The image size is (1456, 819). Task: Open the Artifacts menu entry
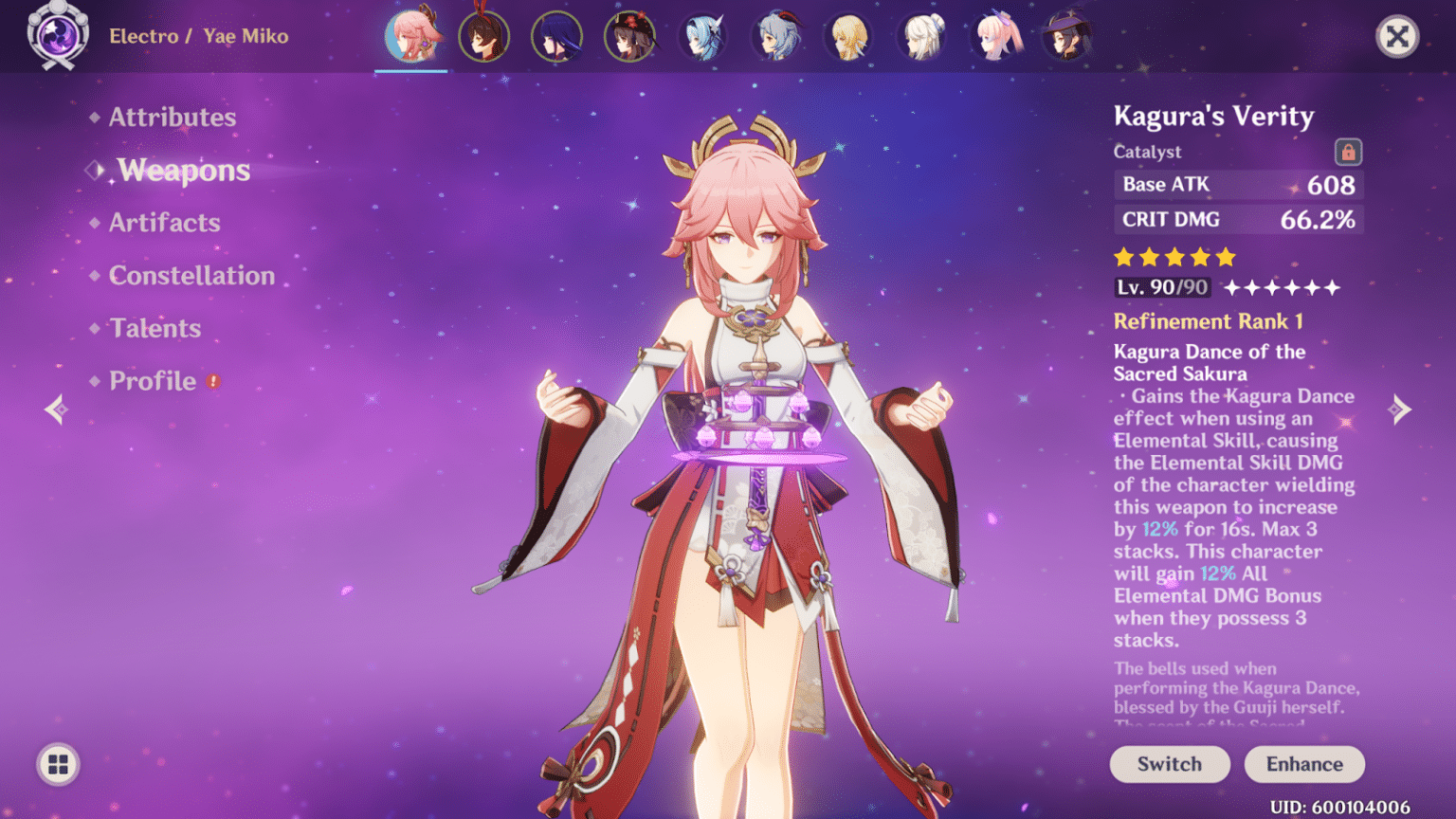tap(165, 222)
